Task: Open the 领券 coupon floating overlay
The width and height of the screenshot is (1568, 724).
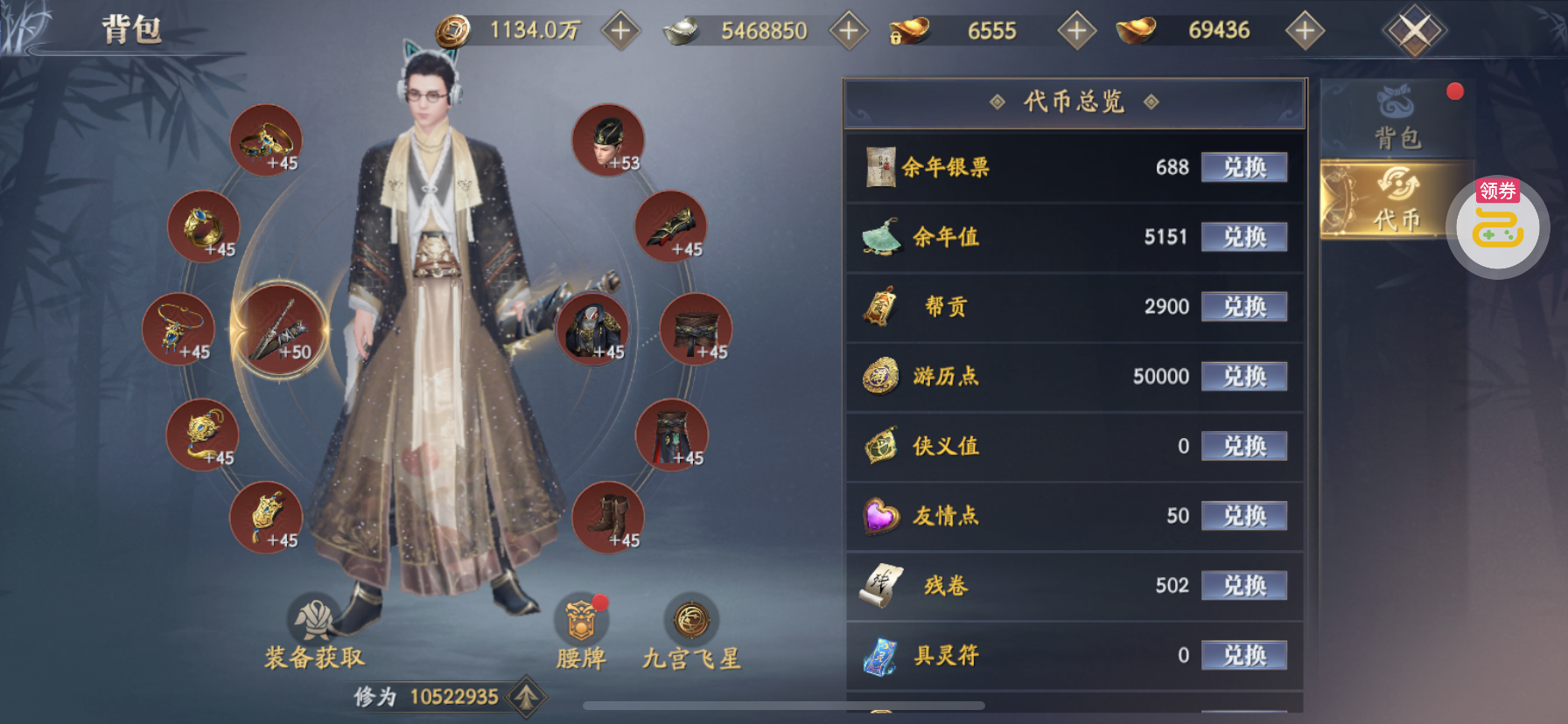Action: 1497,226
